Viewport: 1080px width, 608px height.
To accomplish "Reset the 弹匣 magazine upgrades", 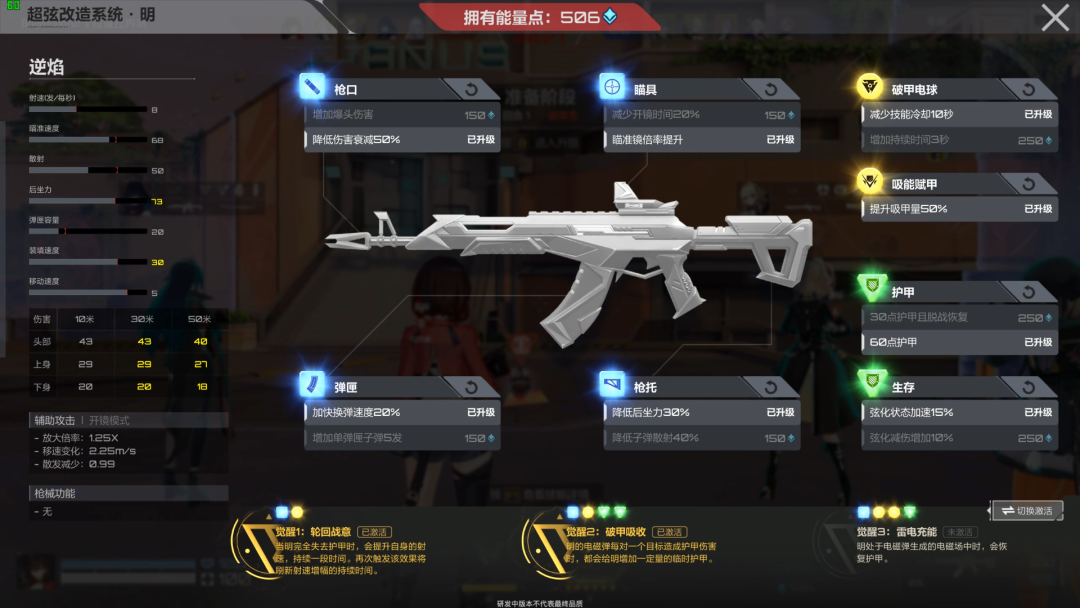I will [472, 387].
